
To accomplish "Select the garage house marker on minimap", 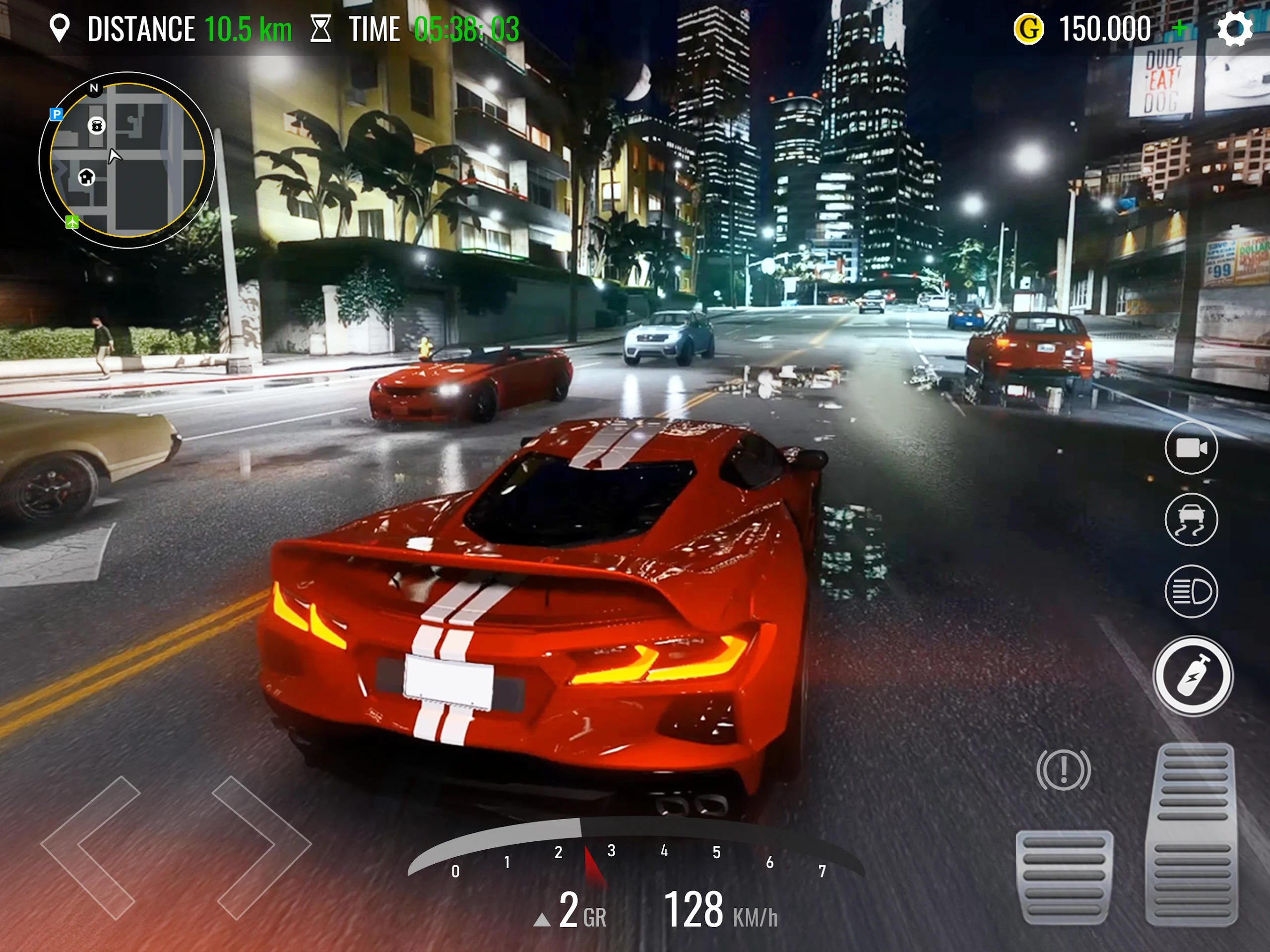I will (87, 177).
